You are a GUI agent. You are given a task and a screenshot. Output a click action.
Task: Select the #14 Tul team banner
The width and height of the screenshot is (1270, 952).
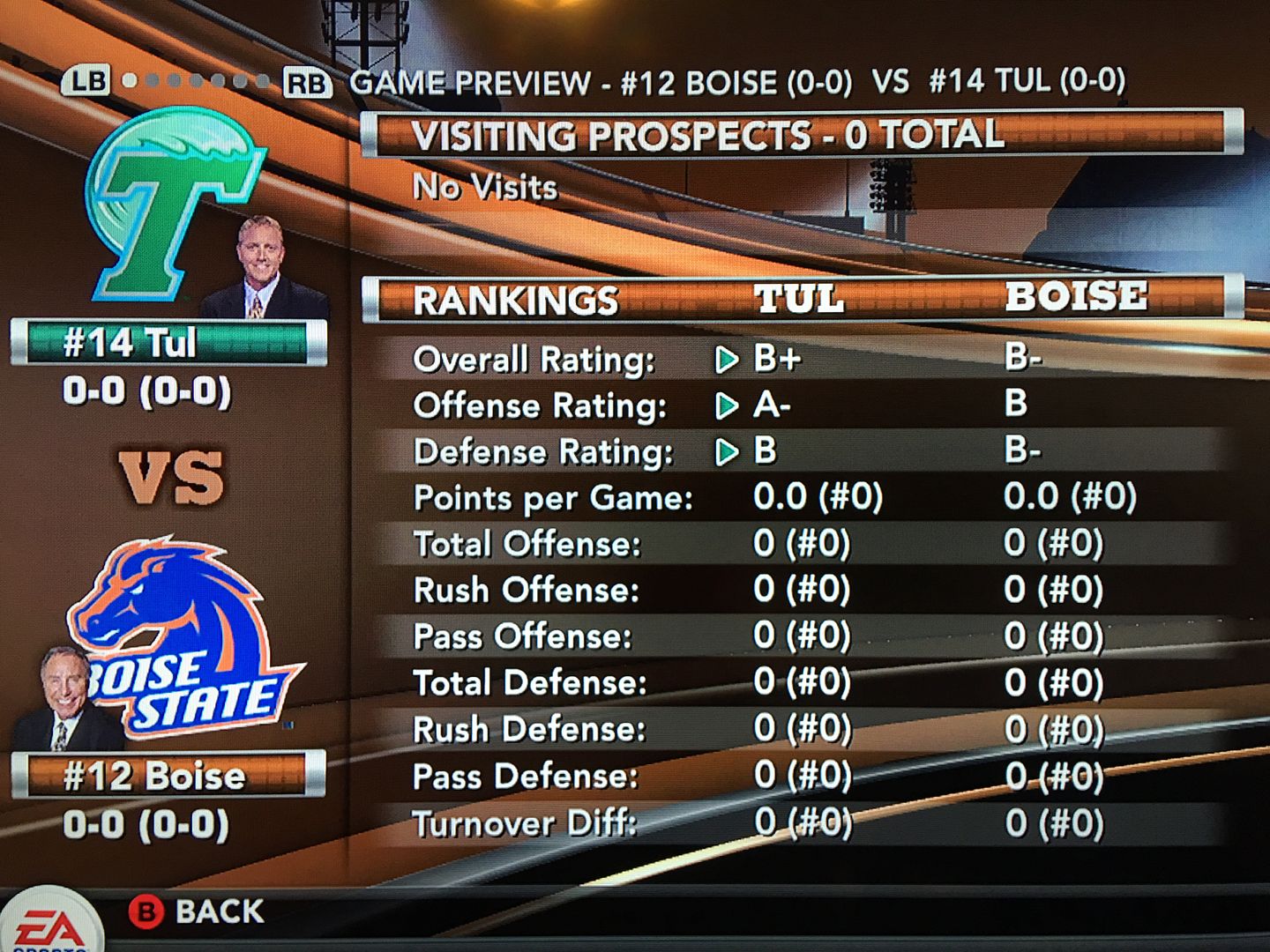168,343
